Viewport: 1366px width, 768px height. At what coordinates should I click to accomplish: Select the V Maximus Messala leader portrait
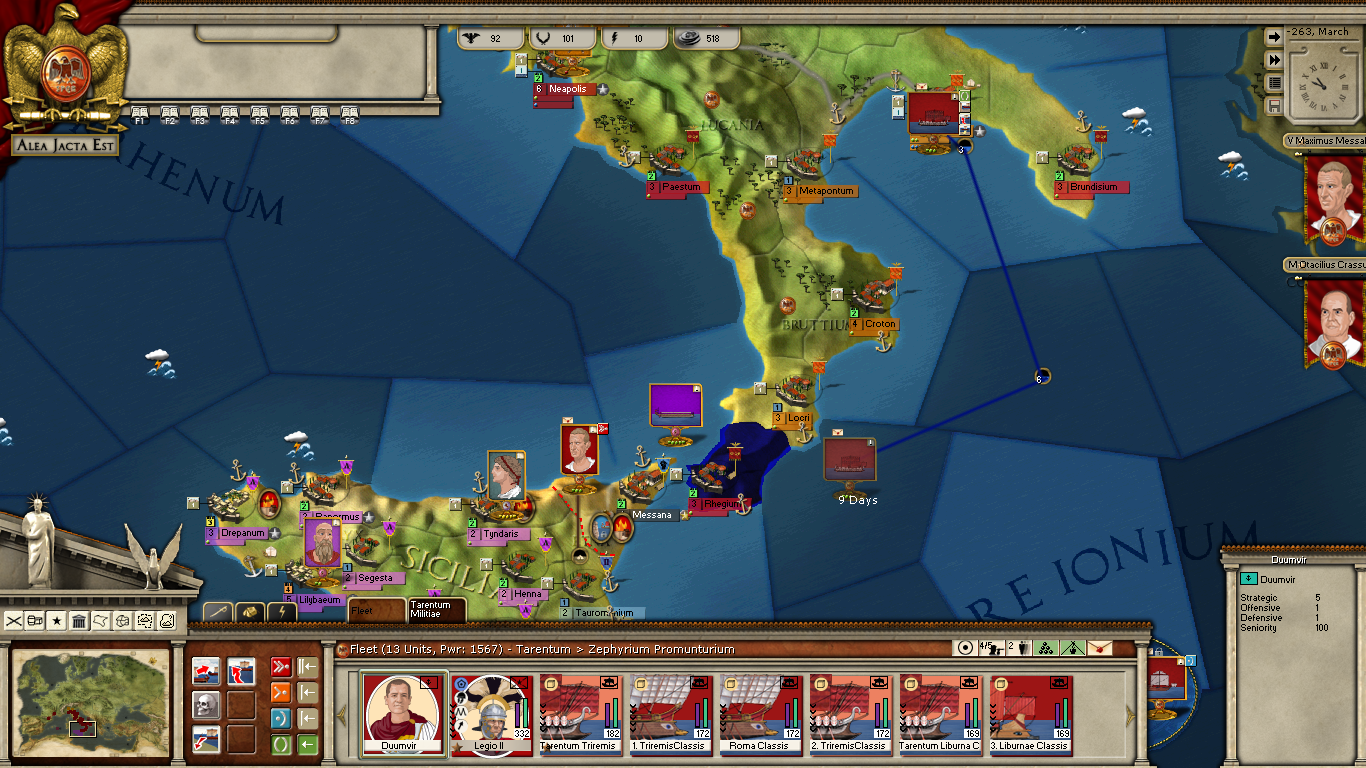tap(1333, 195)
